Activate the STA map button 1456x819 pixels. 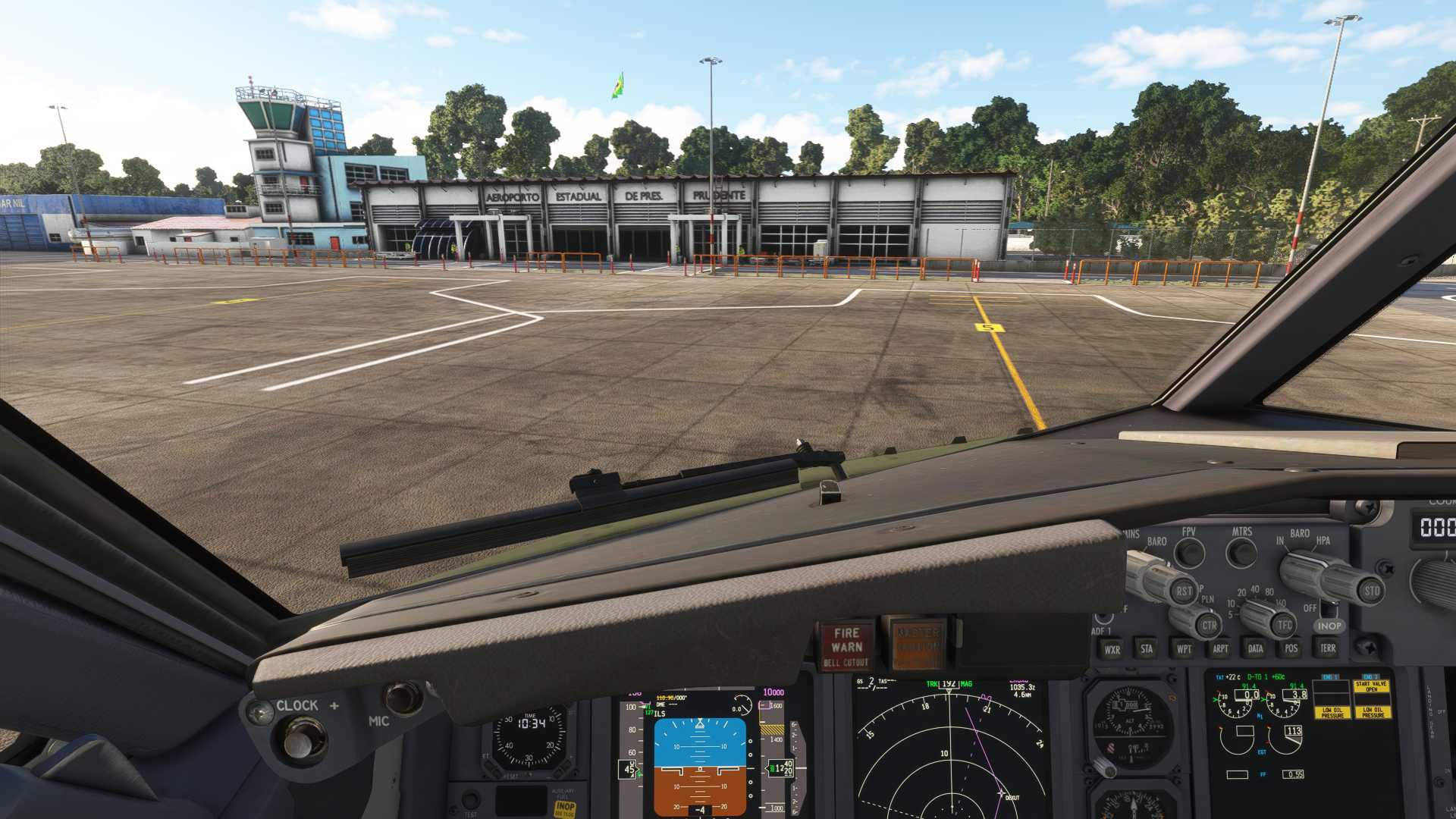pos(1147,648)
